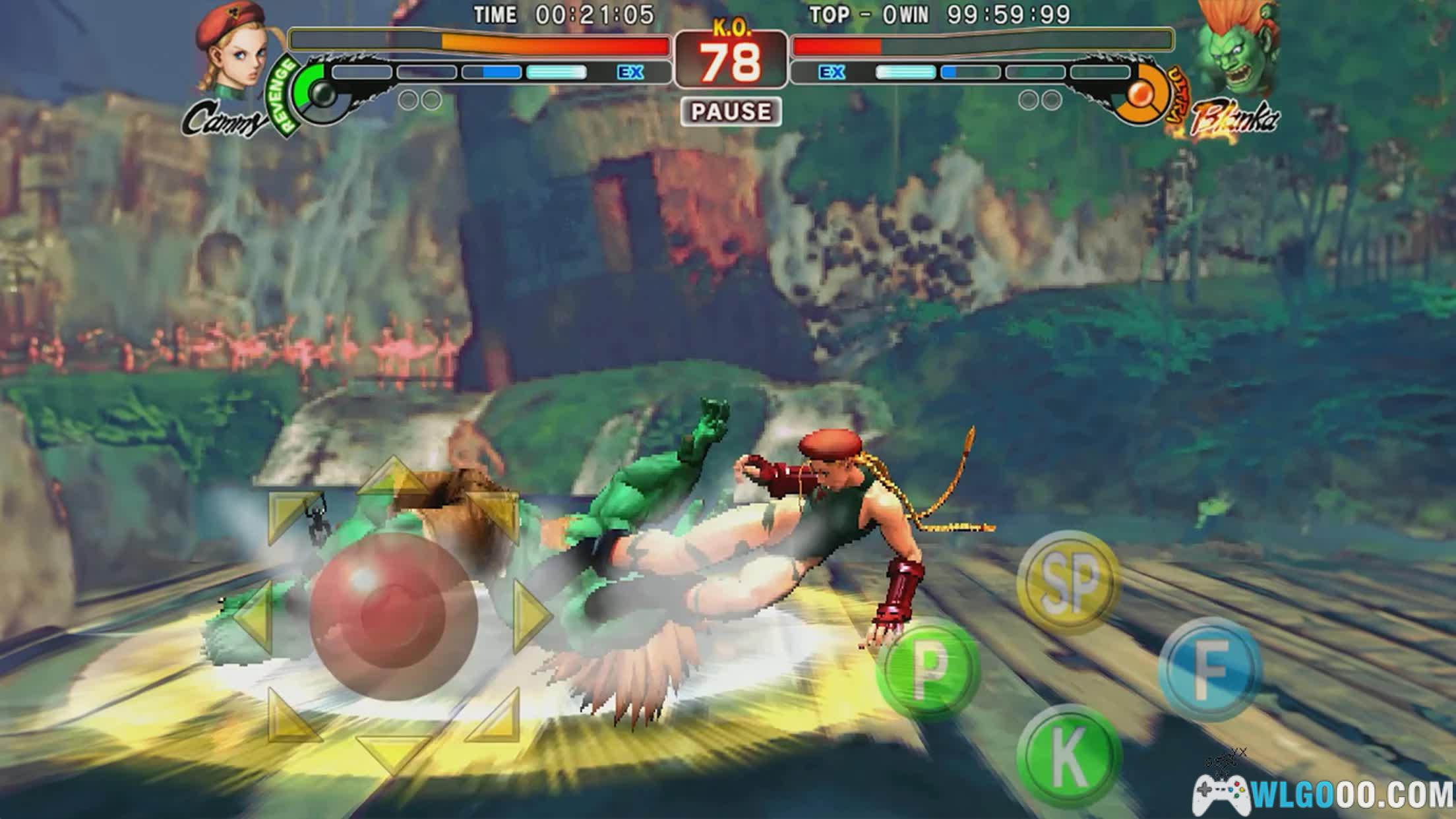The height and width of the screenshot is (819, 1456).
Task: Tap the down-left diagonal d-pad arrow
Action: pos(290,719)
